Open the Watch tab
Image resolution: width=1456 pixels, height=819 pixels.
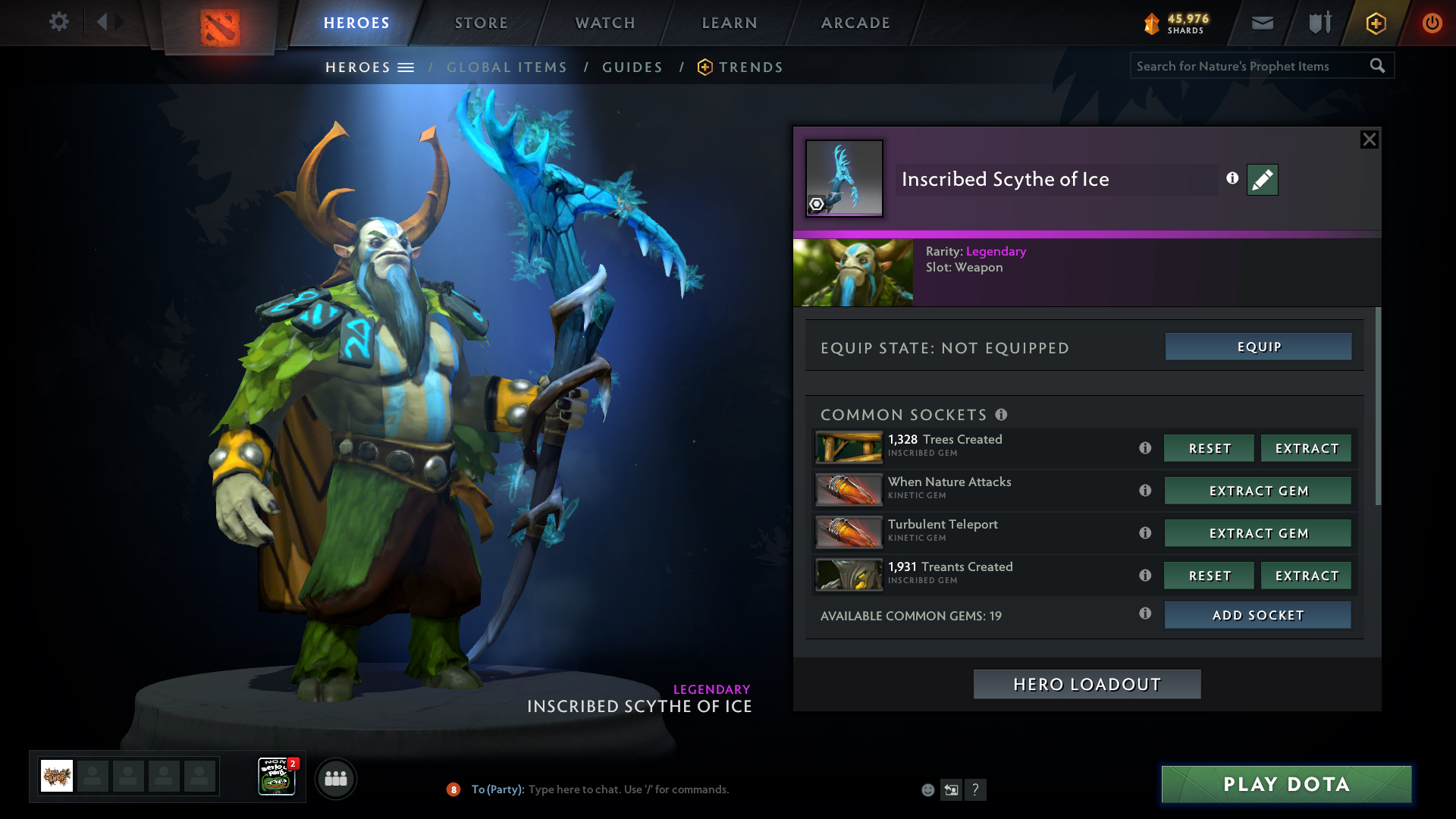pyautogui.click(x=605, y=23)
